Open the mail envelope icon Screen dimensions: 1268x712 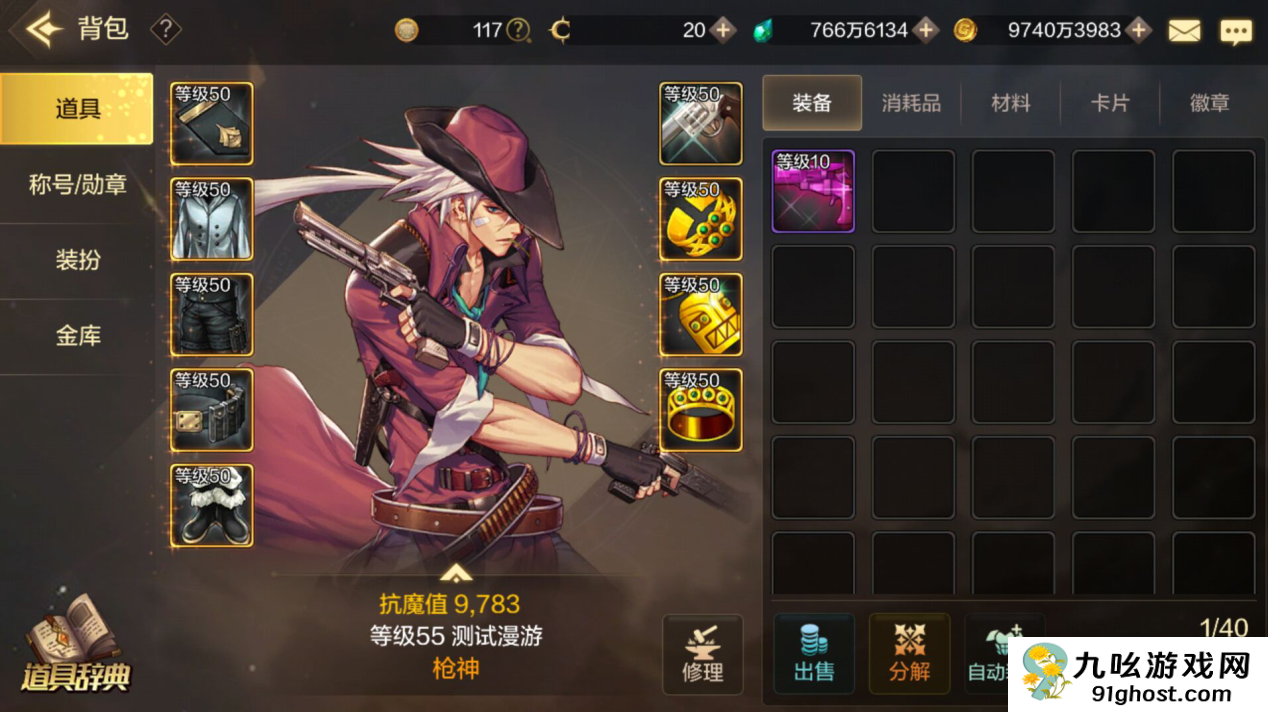click(x=1184, y=31)
